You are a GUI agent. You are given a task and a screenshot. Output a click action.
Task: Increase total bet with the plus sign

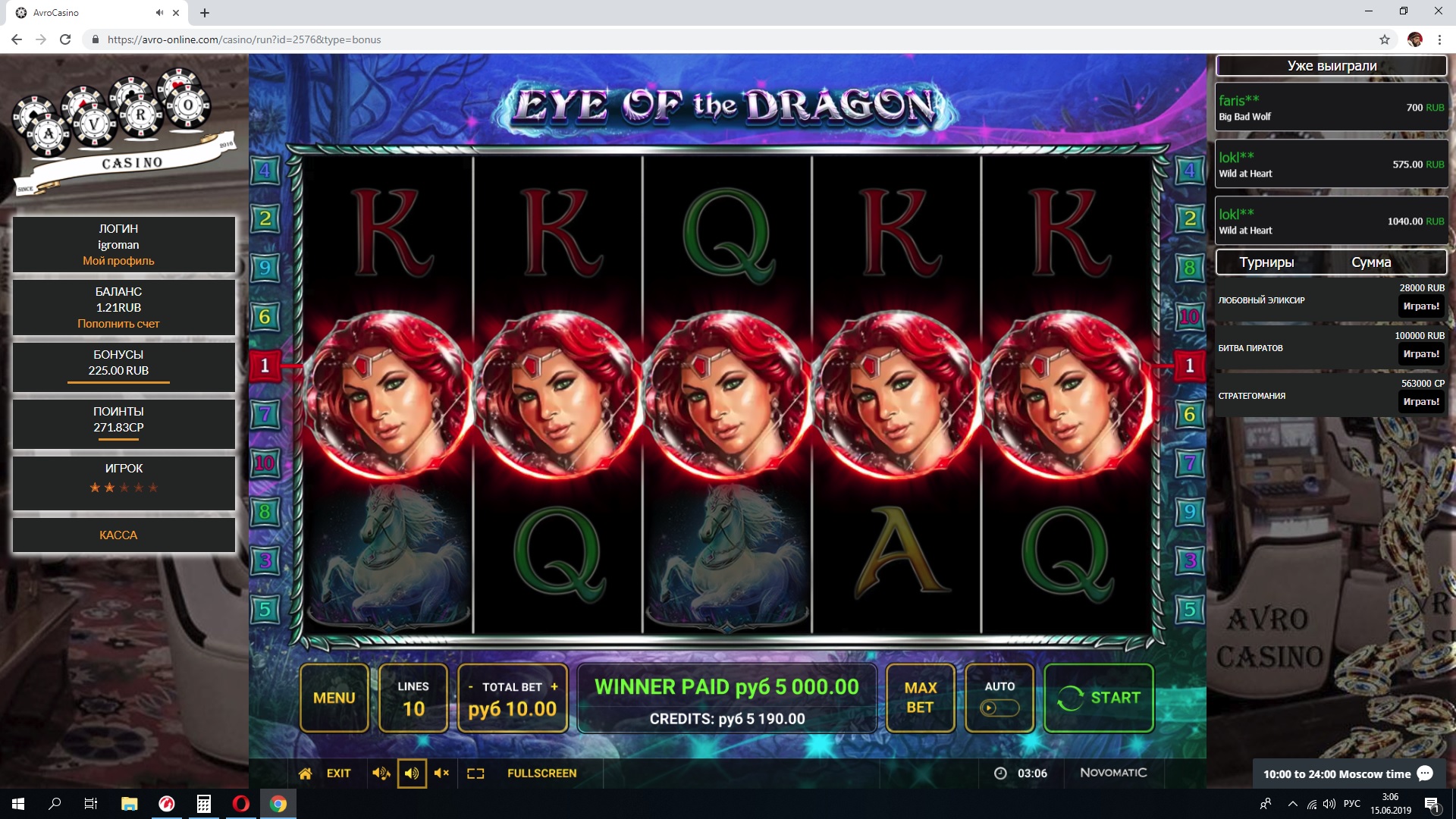(554, 686)
